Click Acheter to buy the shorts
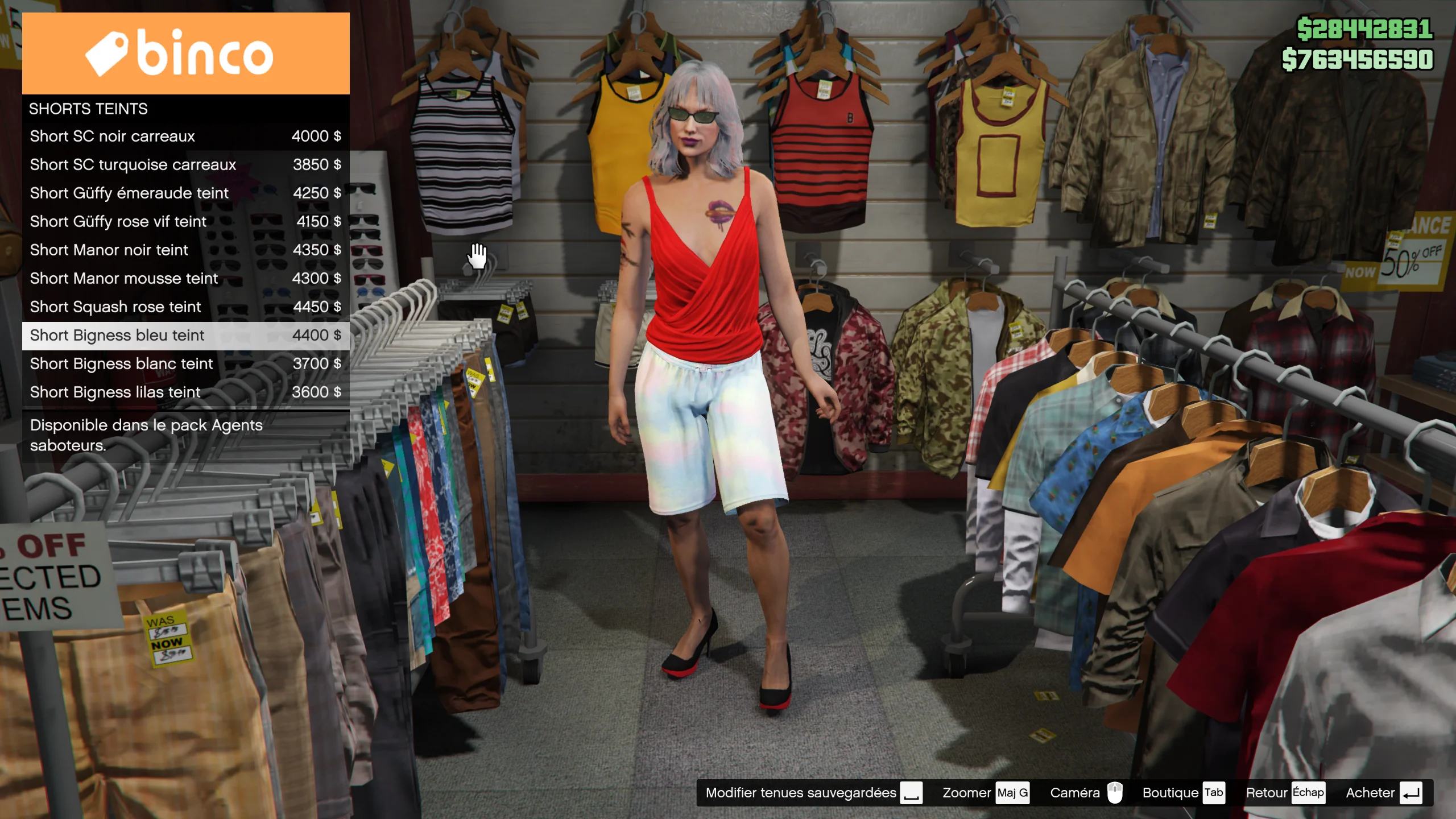Screen dimensions: 1456x819 [x=1383, y=793]
